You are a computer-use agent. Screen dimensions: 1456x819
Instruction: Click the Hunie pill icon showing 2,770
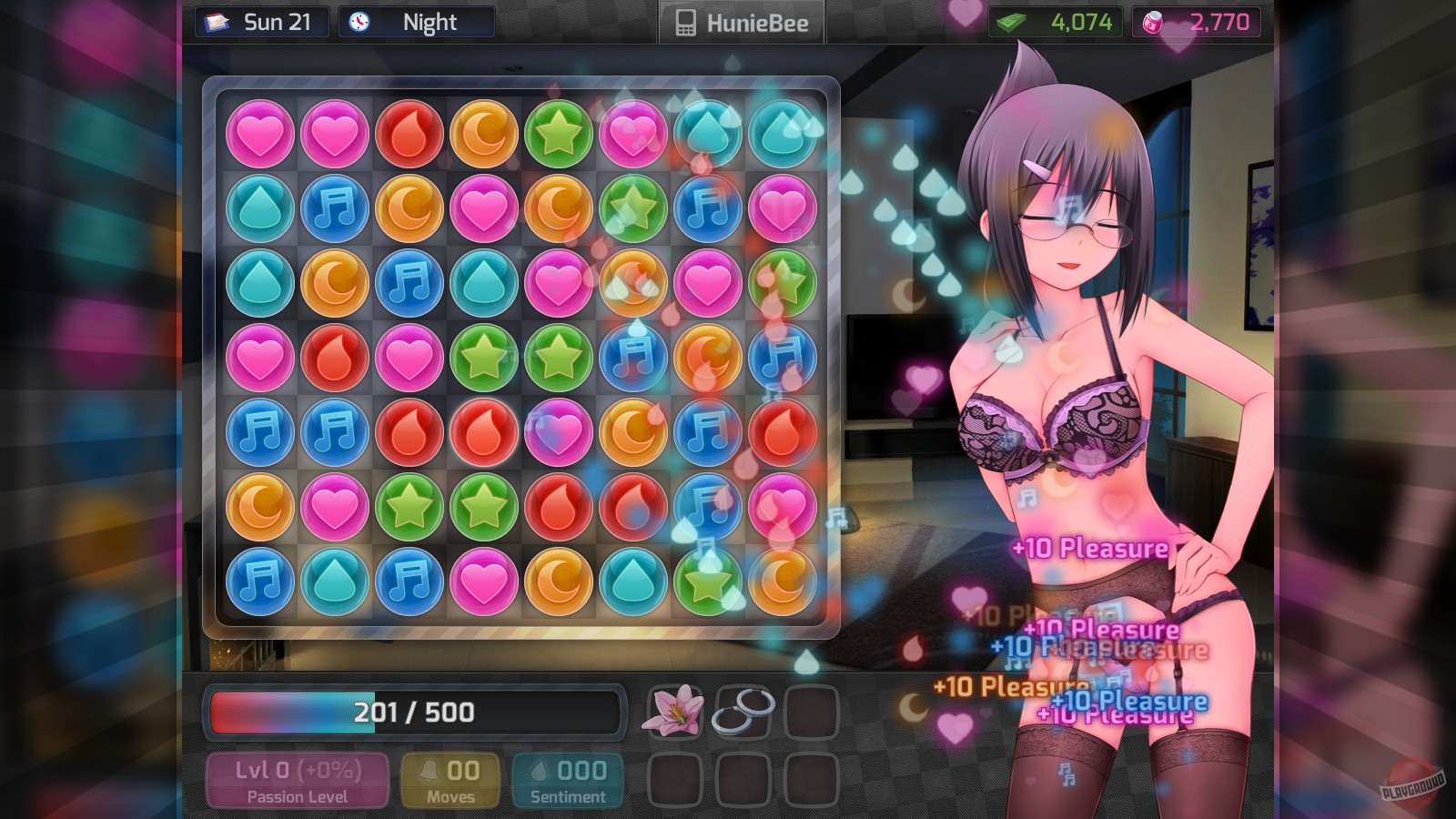1152,21
